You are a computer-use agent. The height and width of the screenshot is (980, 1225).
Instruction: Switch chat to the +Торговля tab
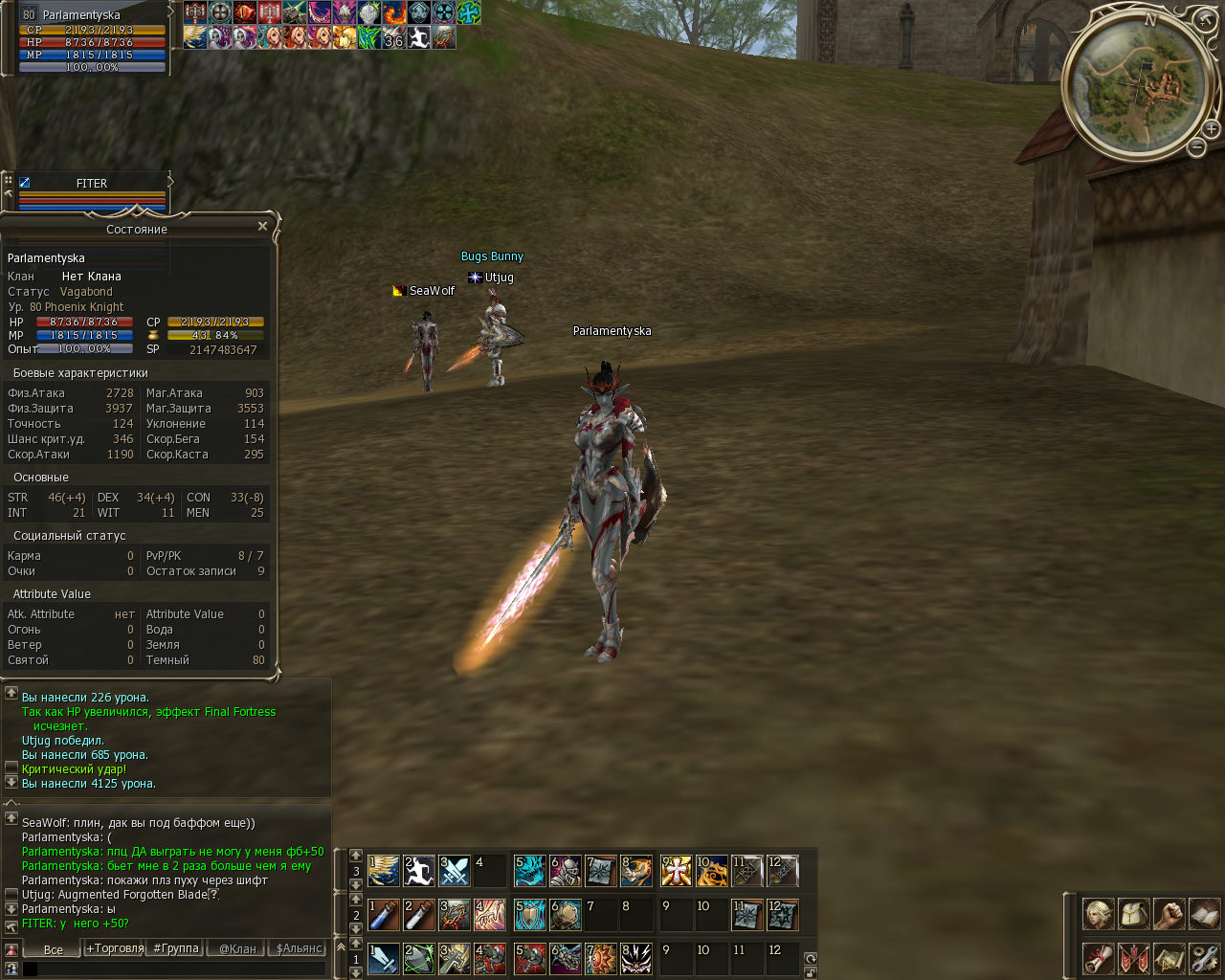click(115, 948)
